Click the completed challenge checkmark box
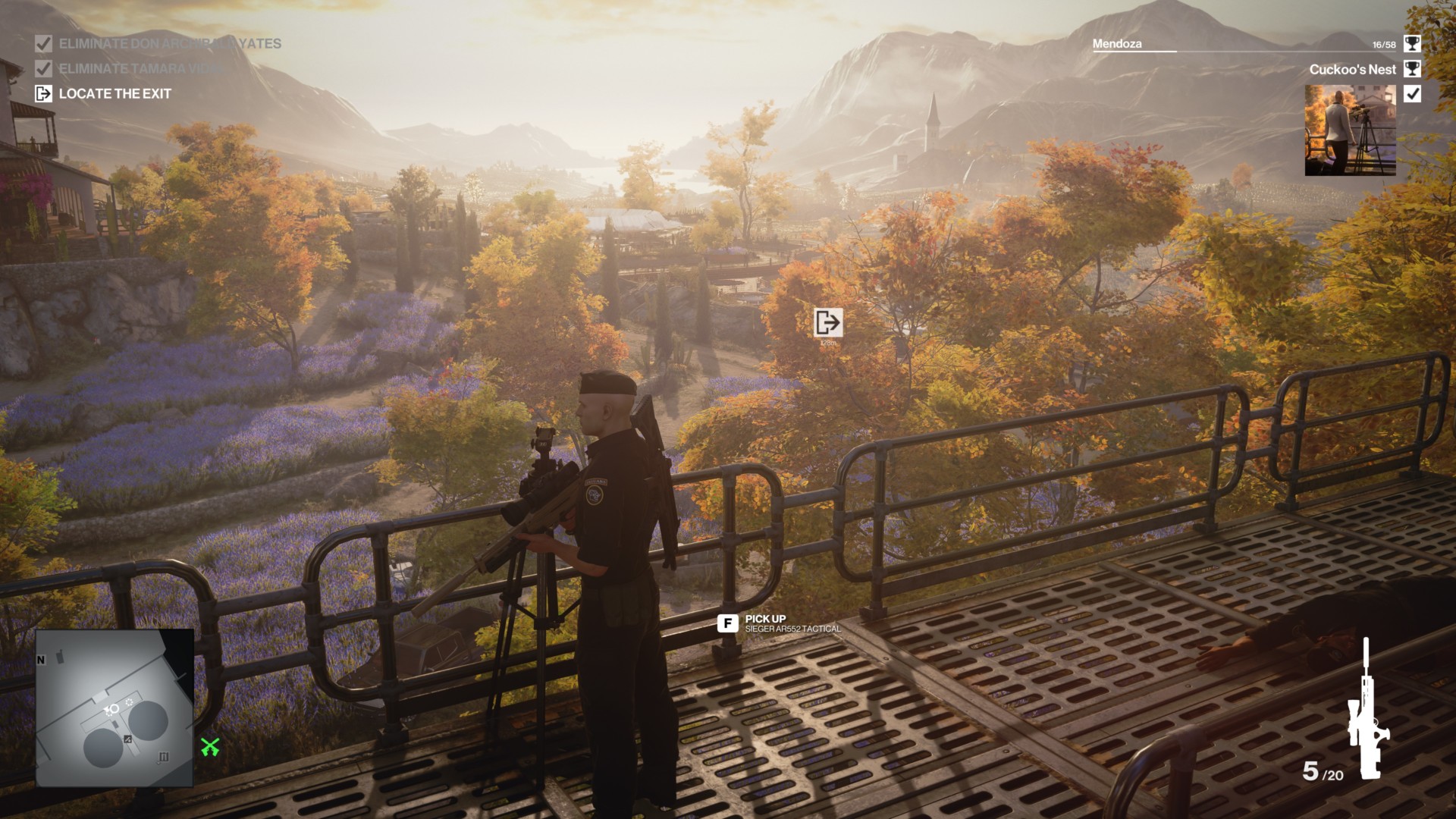 tap(1412, 94)
